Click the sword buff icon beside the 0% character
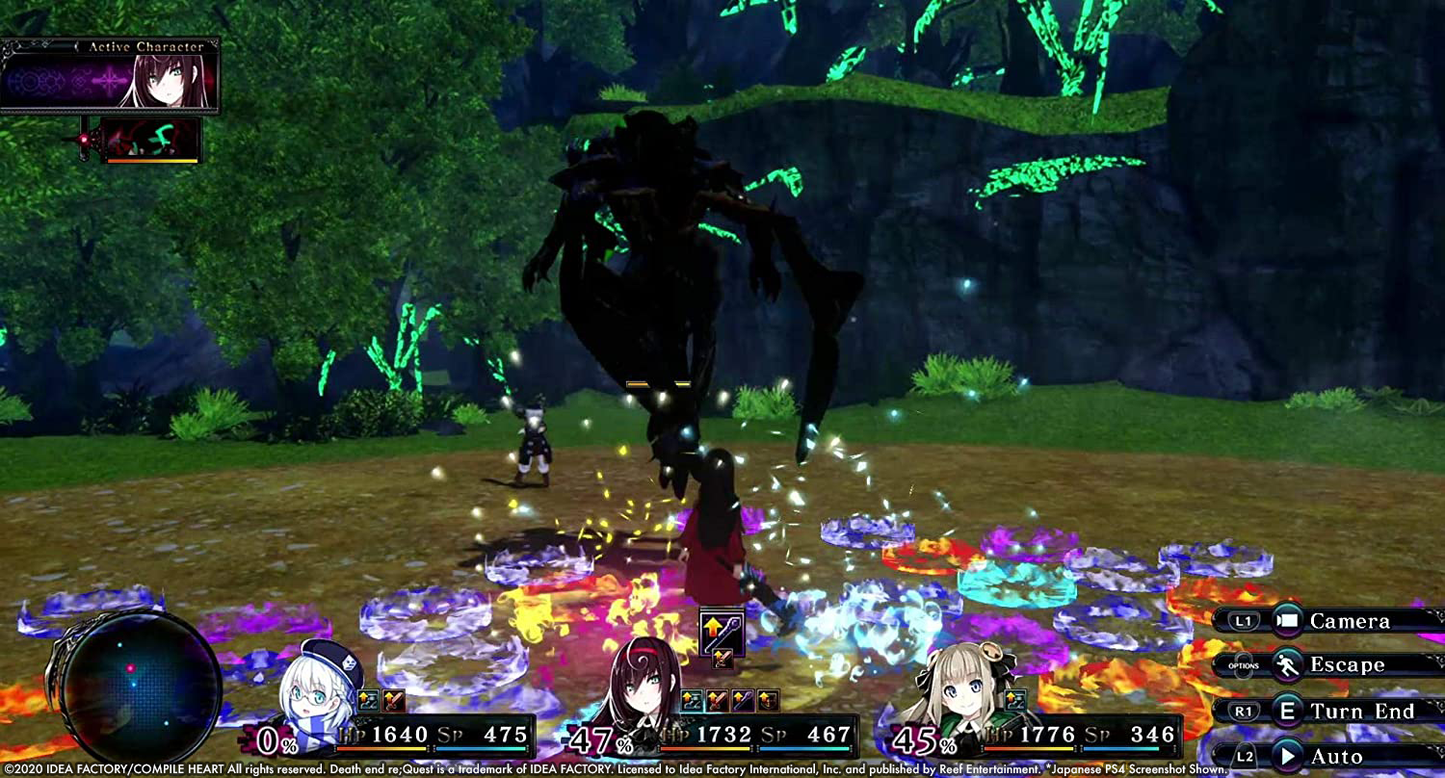The image size is (1445, 778). pos(391,700)
